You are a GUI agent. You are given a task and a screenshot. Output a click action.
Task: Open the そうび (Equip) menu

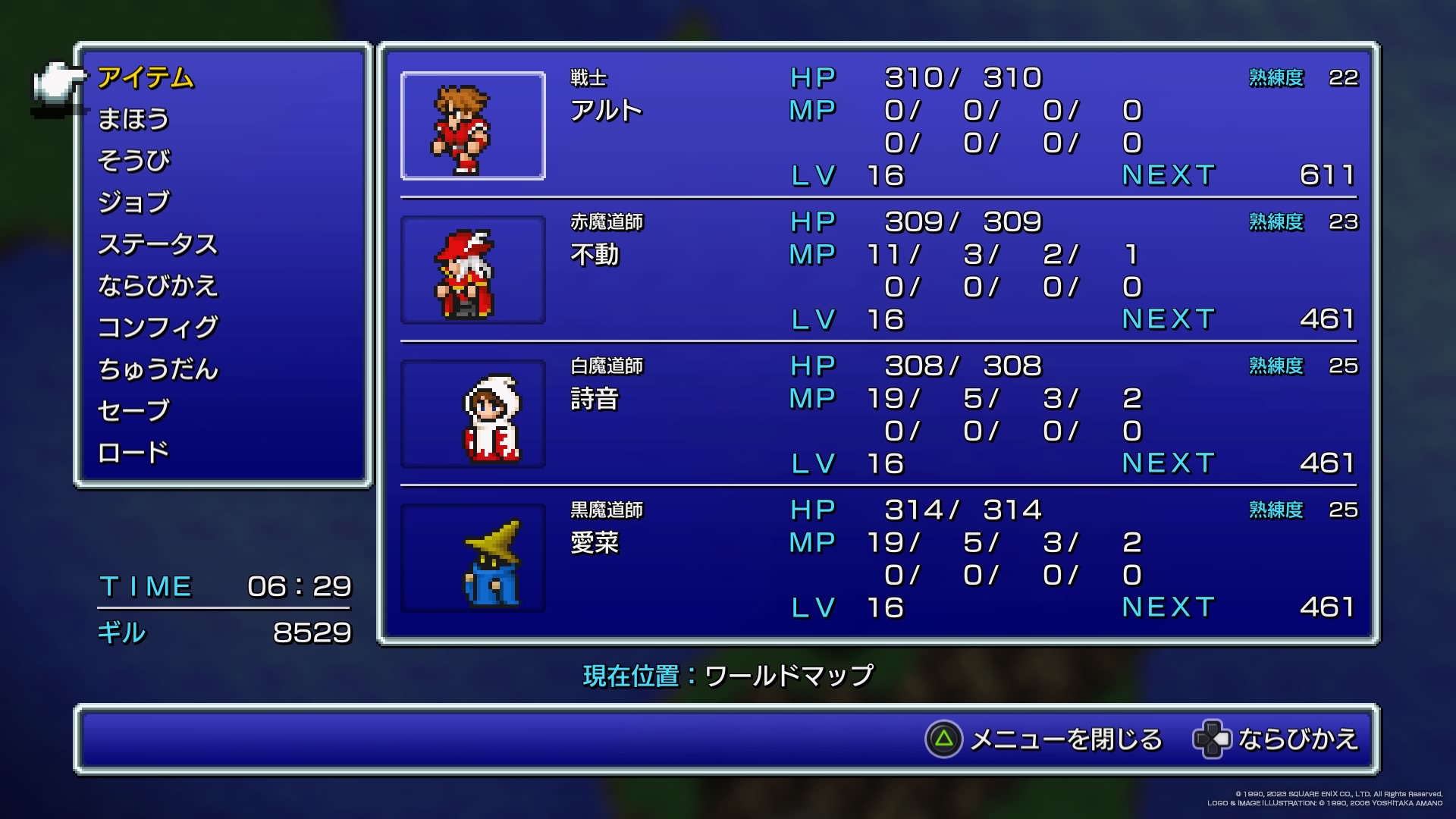pyautogui.click(x=134, y=161)
